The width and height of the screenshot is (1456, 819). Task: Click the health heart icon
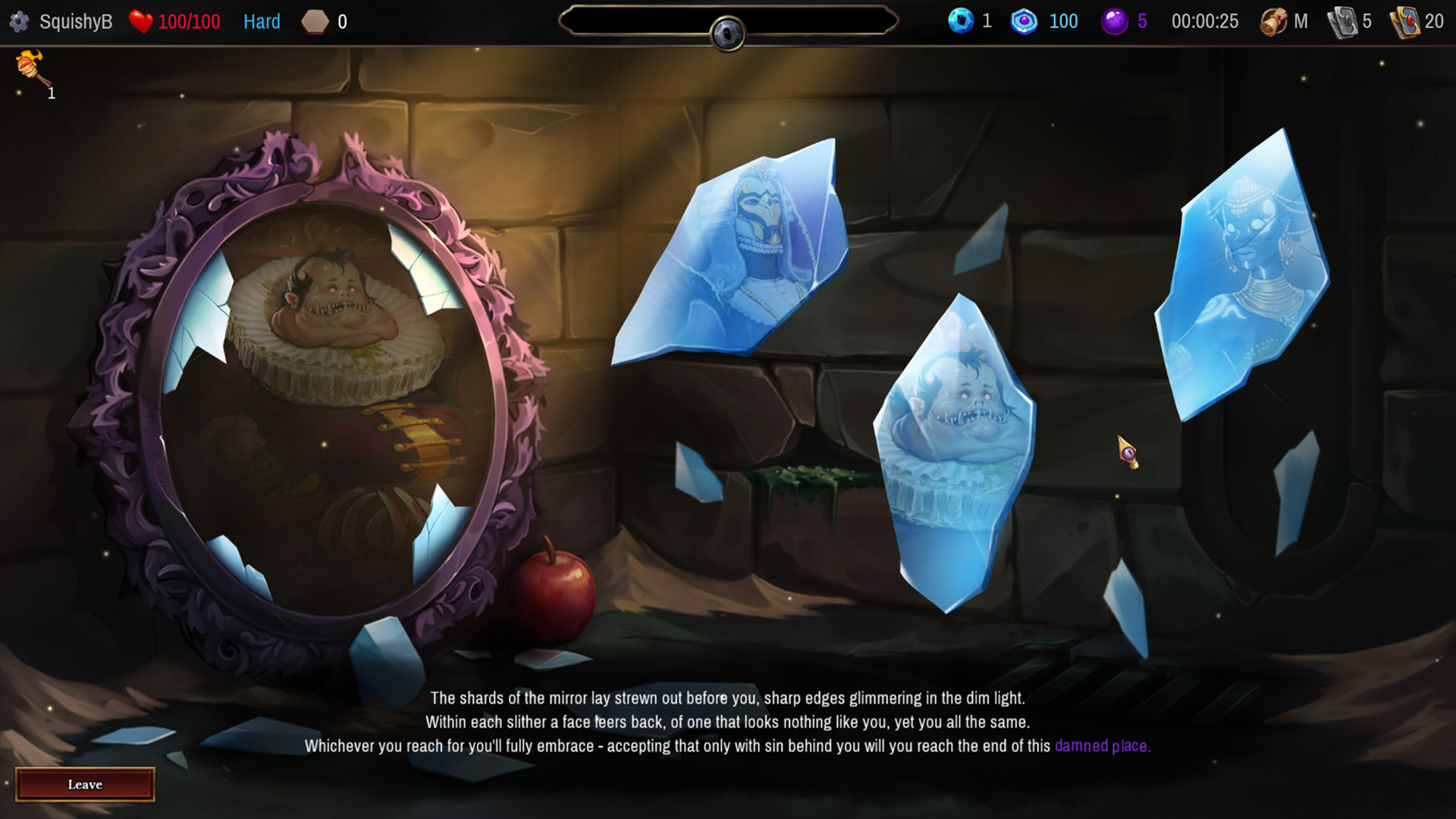click(x=141, y=21)
